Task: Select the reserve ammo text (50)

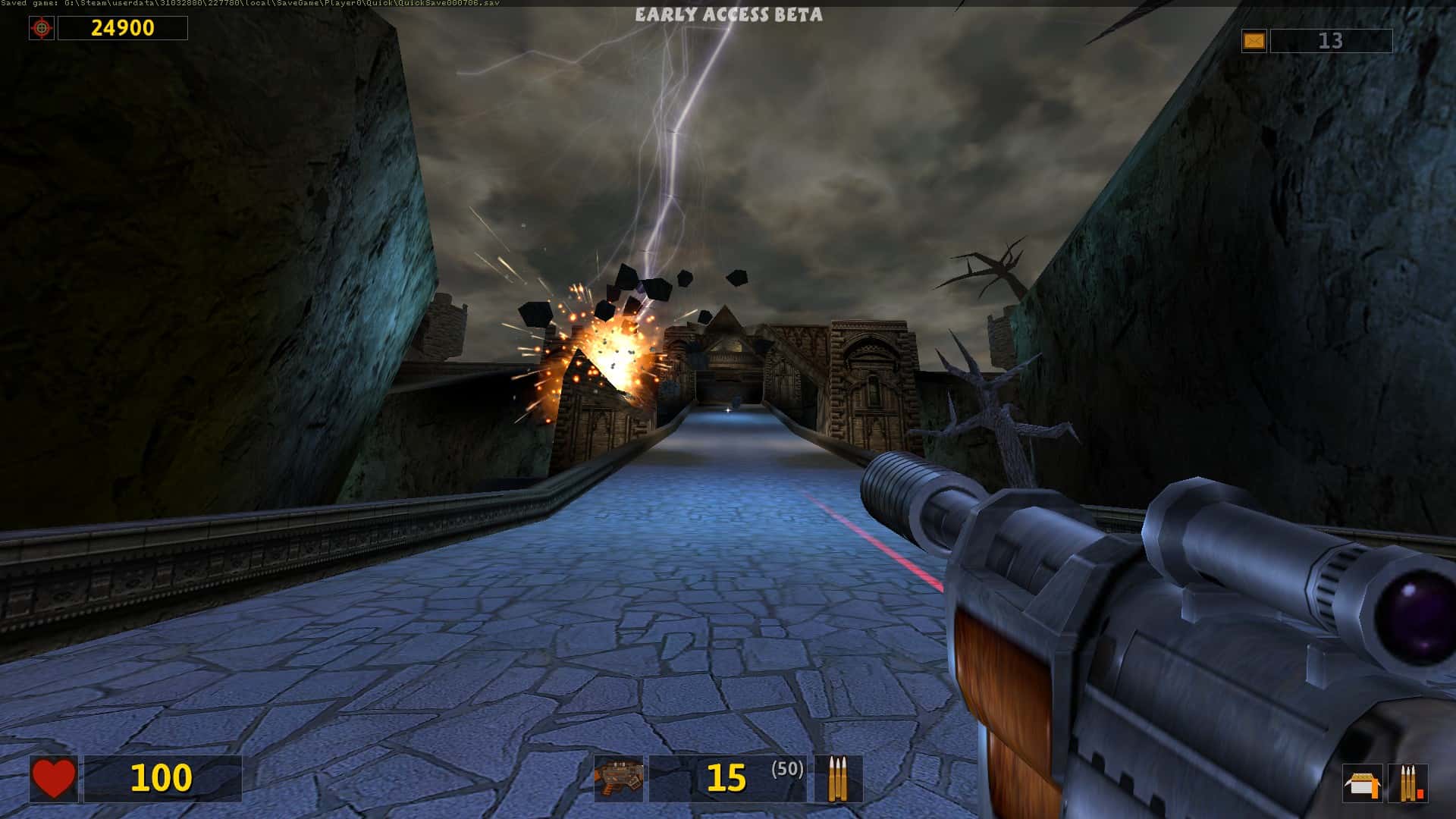Action: (786, 770)
